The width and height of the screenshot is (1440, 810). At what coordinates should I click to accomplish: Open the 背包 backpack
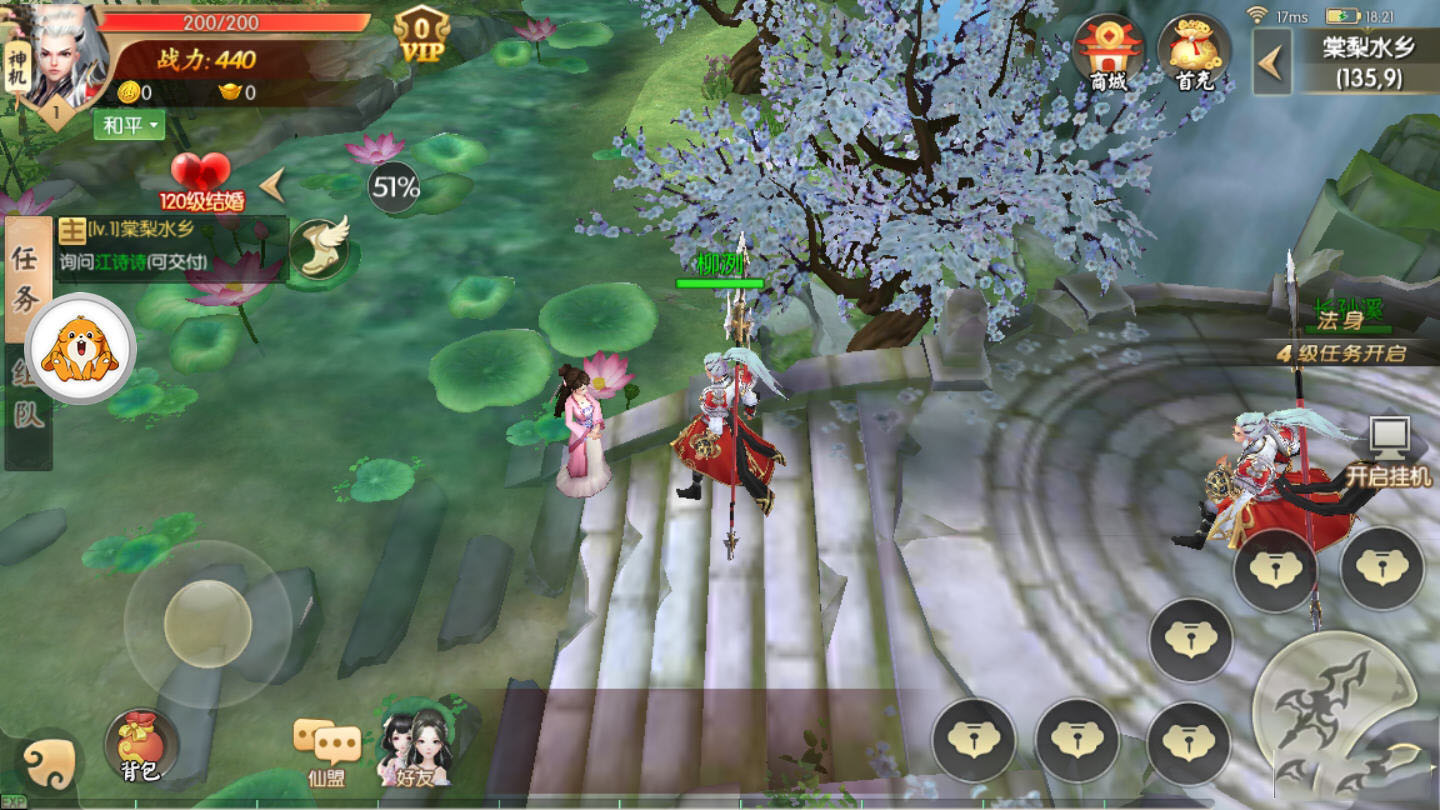140,747
